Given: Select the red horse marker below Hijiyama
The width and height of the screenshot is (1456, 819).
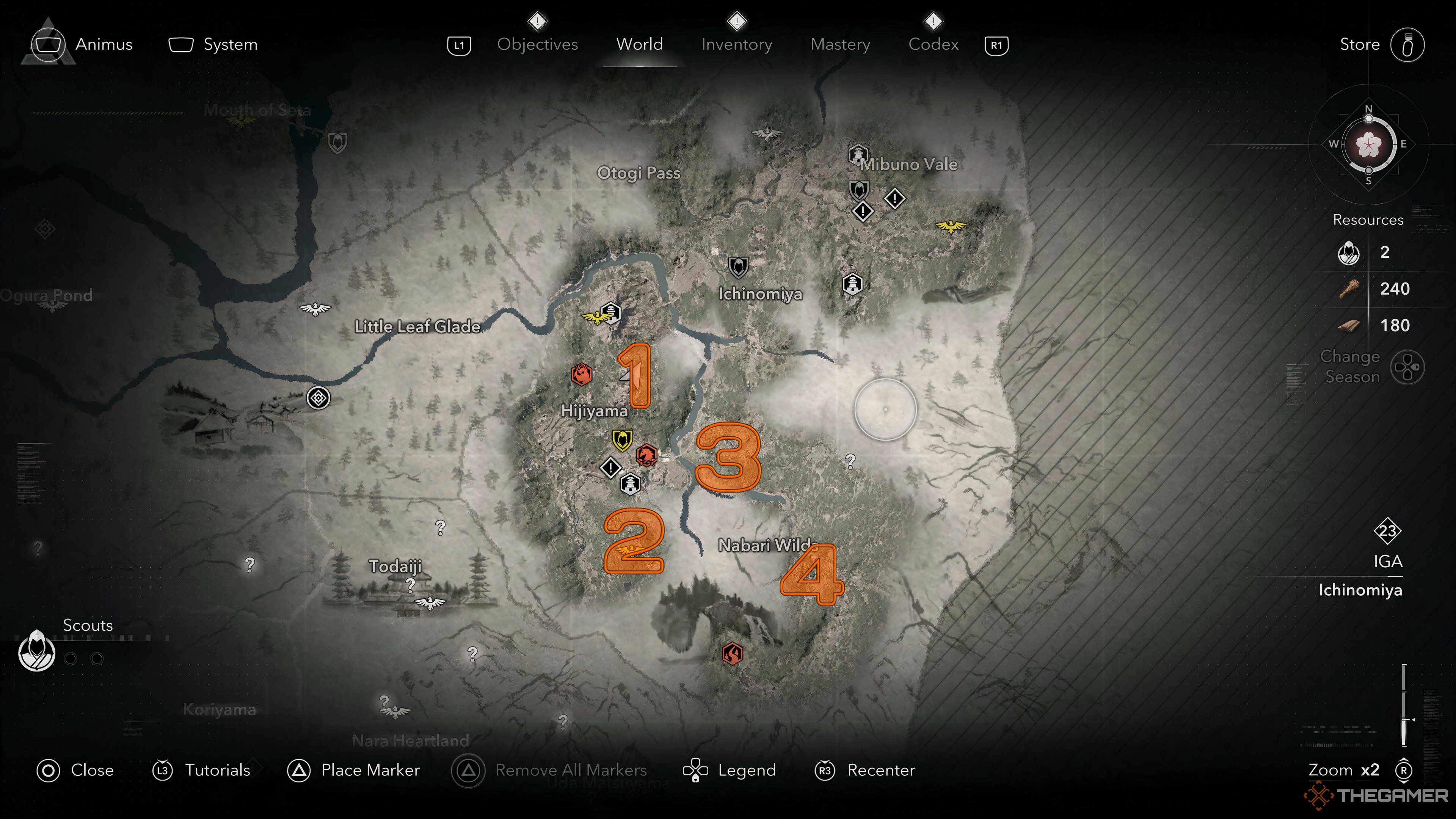Looking at the screenshot, I should pos(646,454).
